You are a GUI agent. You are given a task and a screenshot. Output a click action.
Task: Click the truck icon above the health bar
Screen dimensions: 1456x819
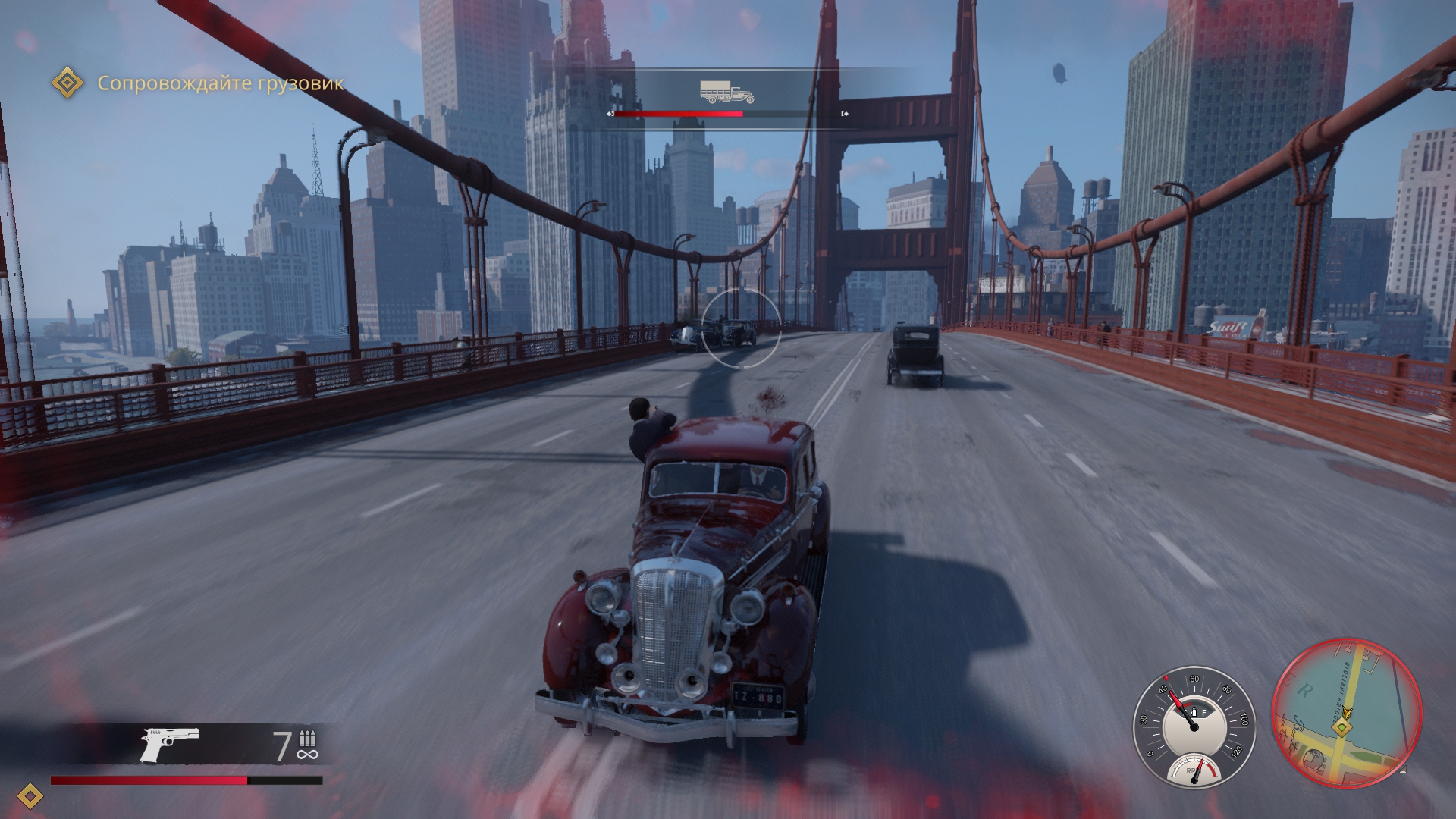[x=726, y=93]
